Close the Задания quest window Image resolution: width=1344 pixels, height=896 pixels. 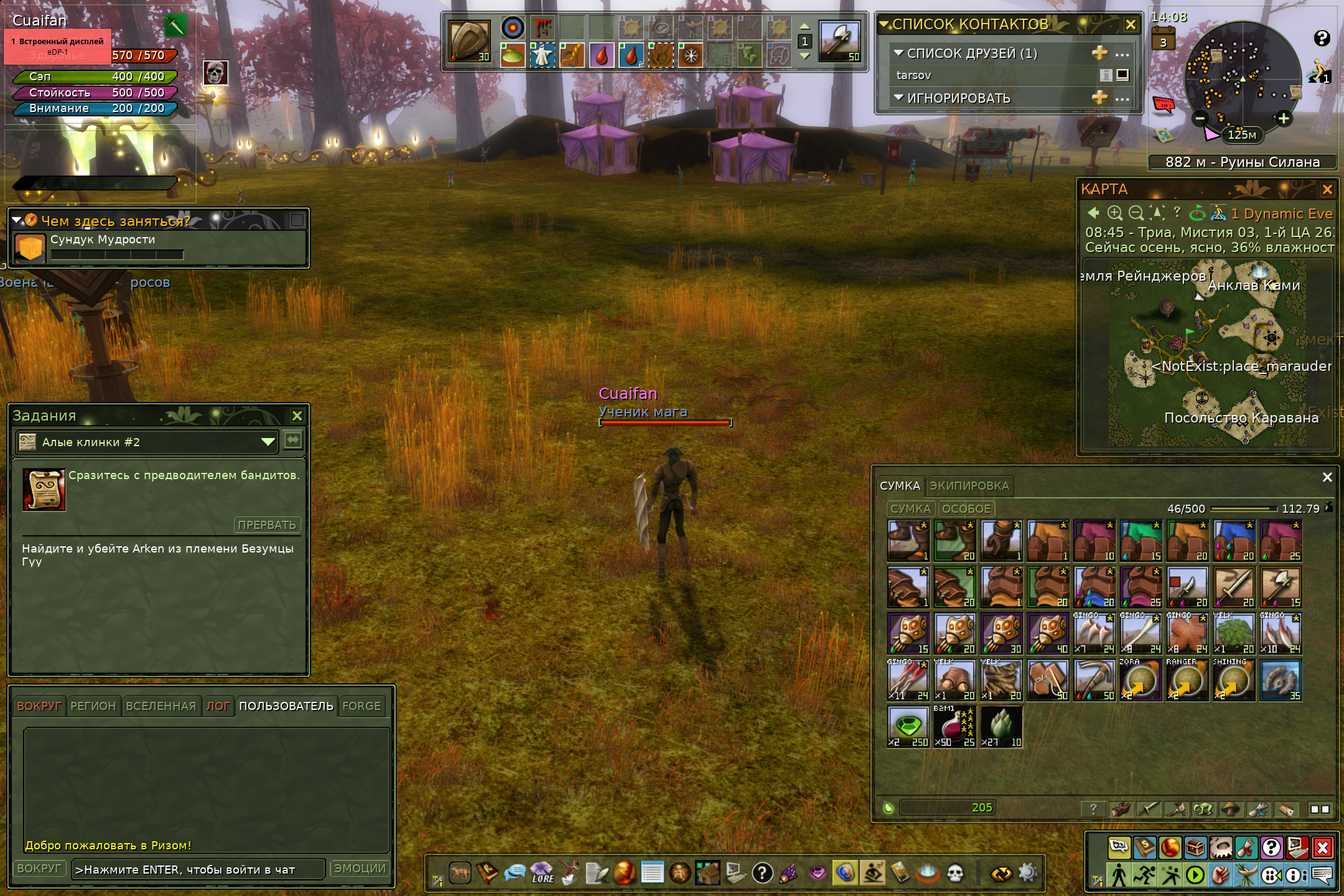tap(297, 416)
